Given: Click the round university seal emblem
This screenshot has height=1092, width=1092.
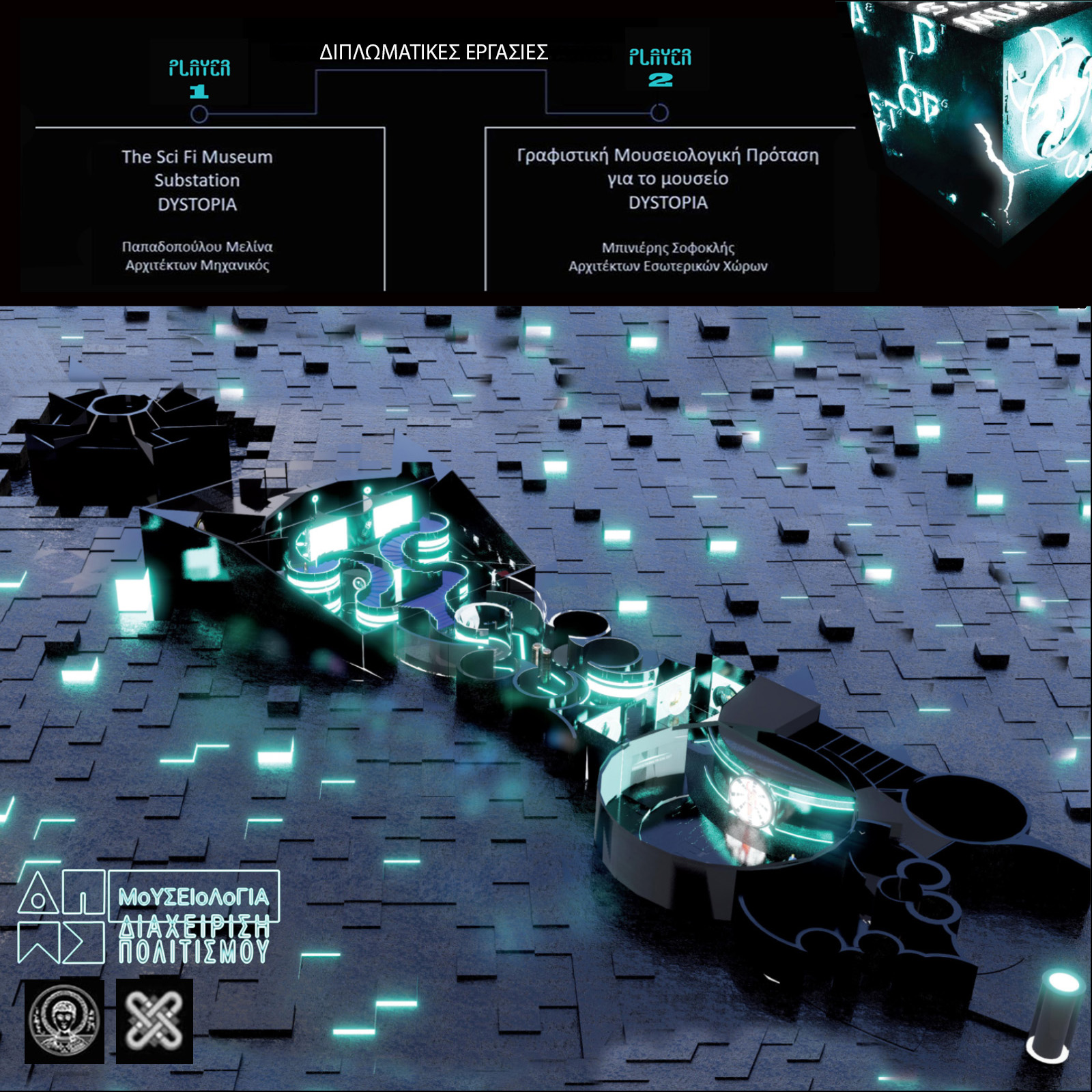Looking at the screenshot, I should click(64, 1021).
